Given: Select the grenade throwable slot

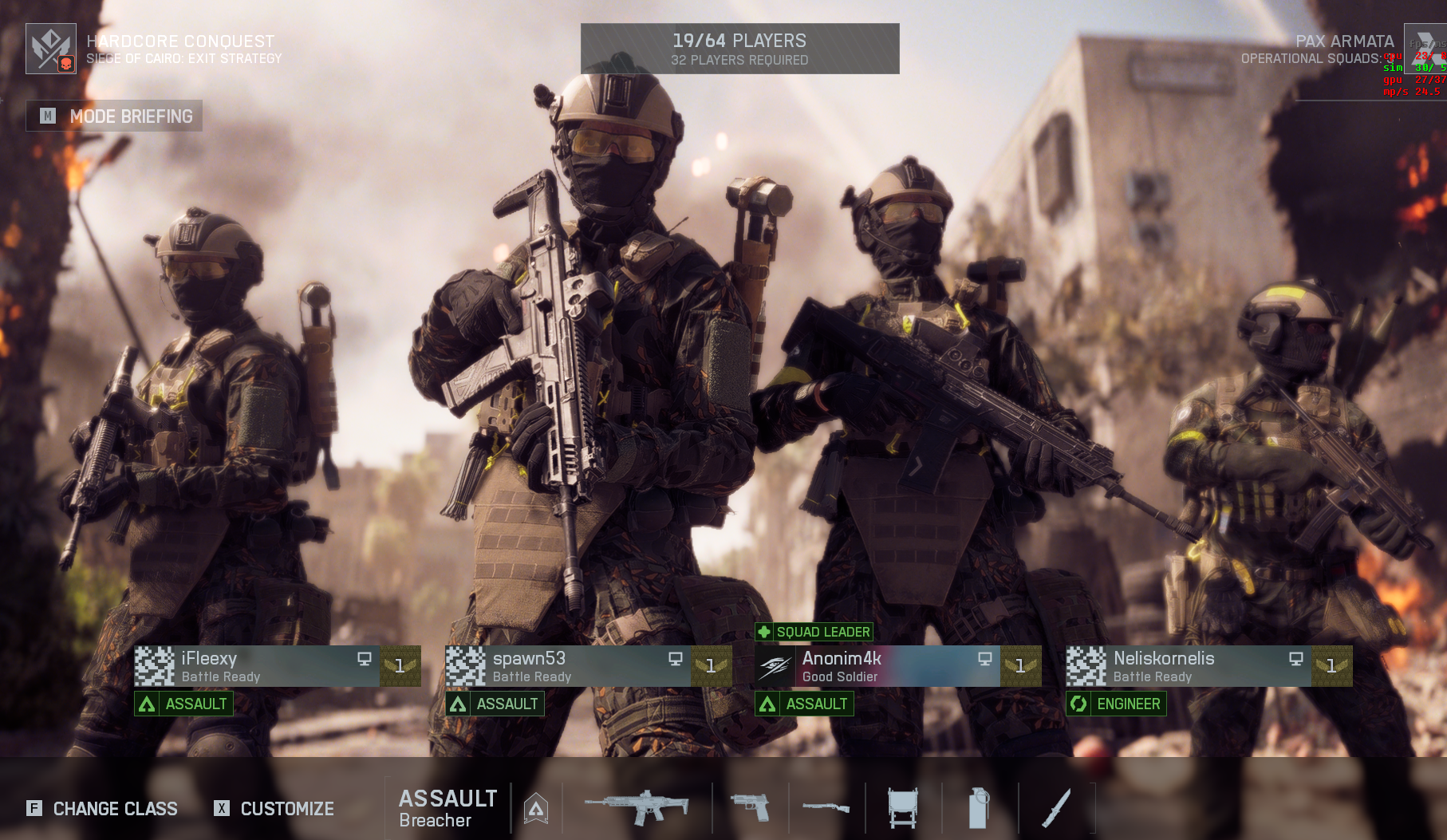Looking at the screenshot, I should coord(979,807).
